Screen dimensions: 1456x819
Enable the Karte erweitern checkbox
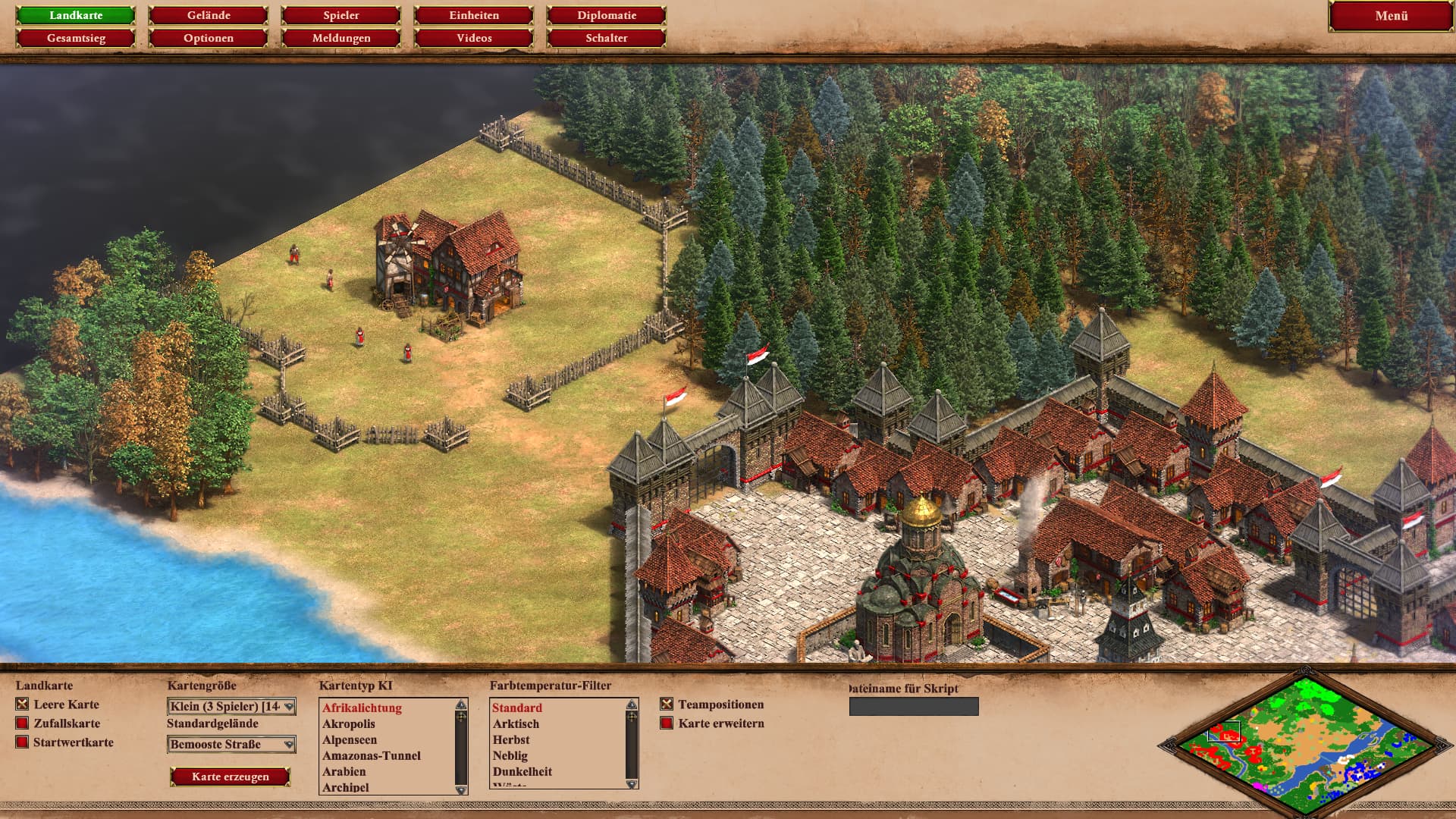(667, 723)
